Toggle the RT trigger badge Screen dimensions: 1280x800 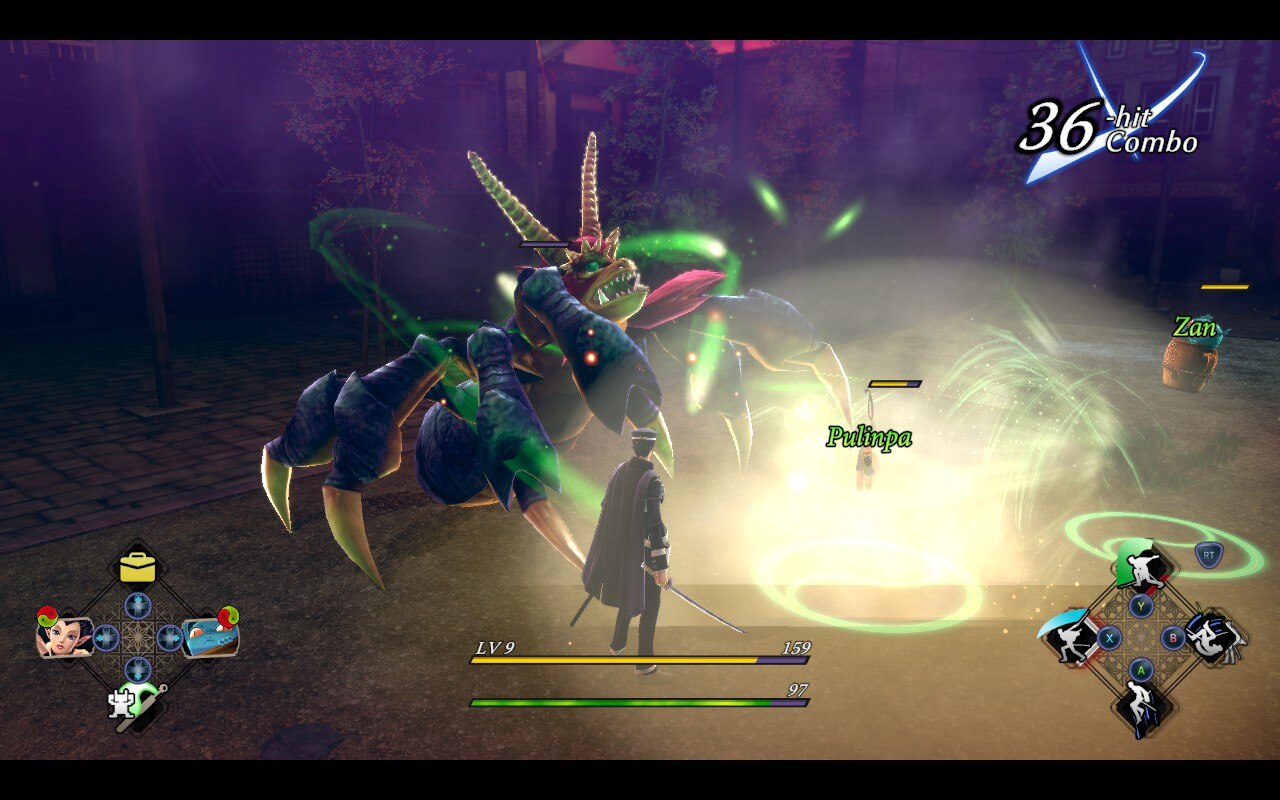click(1209, 555)
